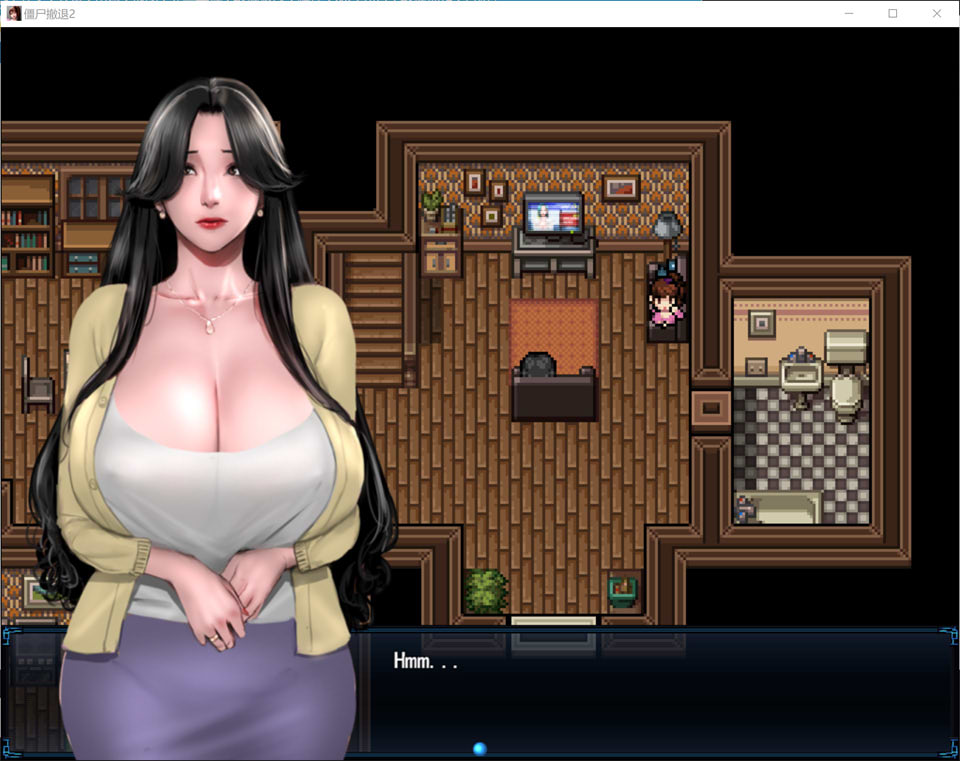Maximize the game window

click(893, 14)
